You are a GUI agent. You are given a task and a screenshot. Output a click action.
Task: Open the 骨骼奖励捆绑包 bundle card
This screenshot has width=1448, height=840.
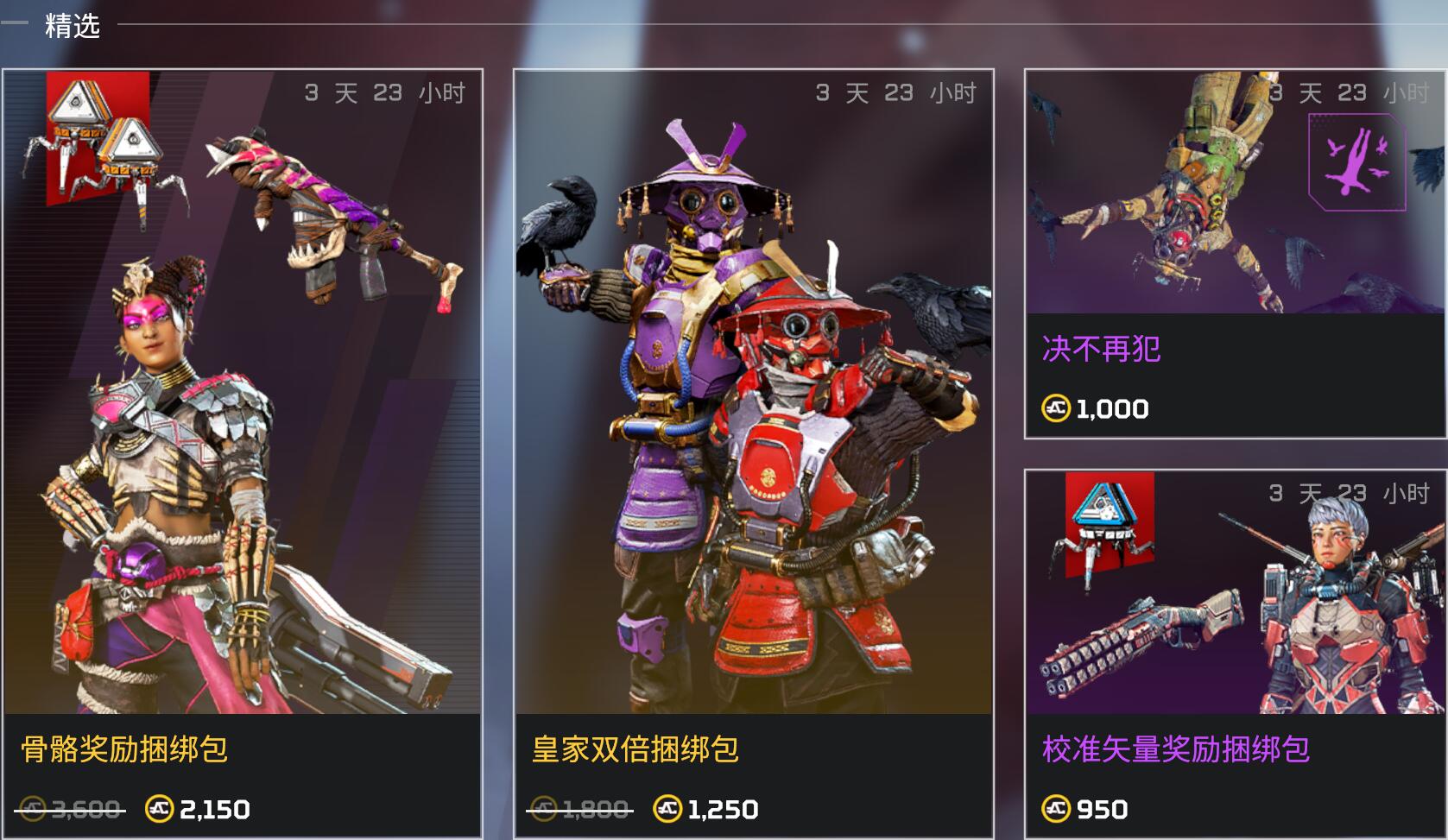[x=242, y=453]
